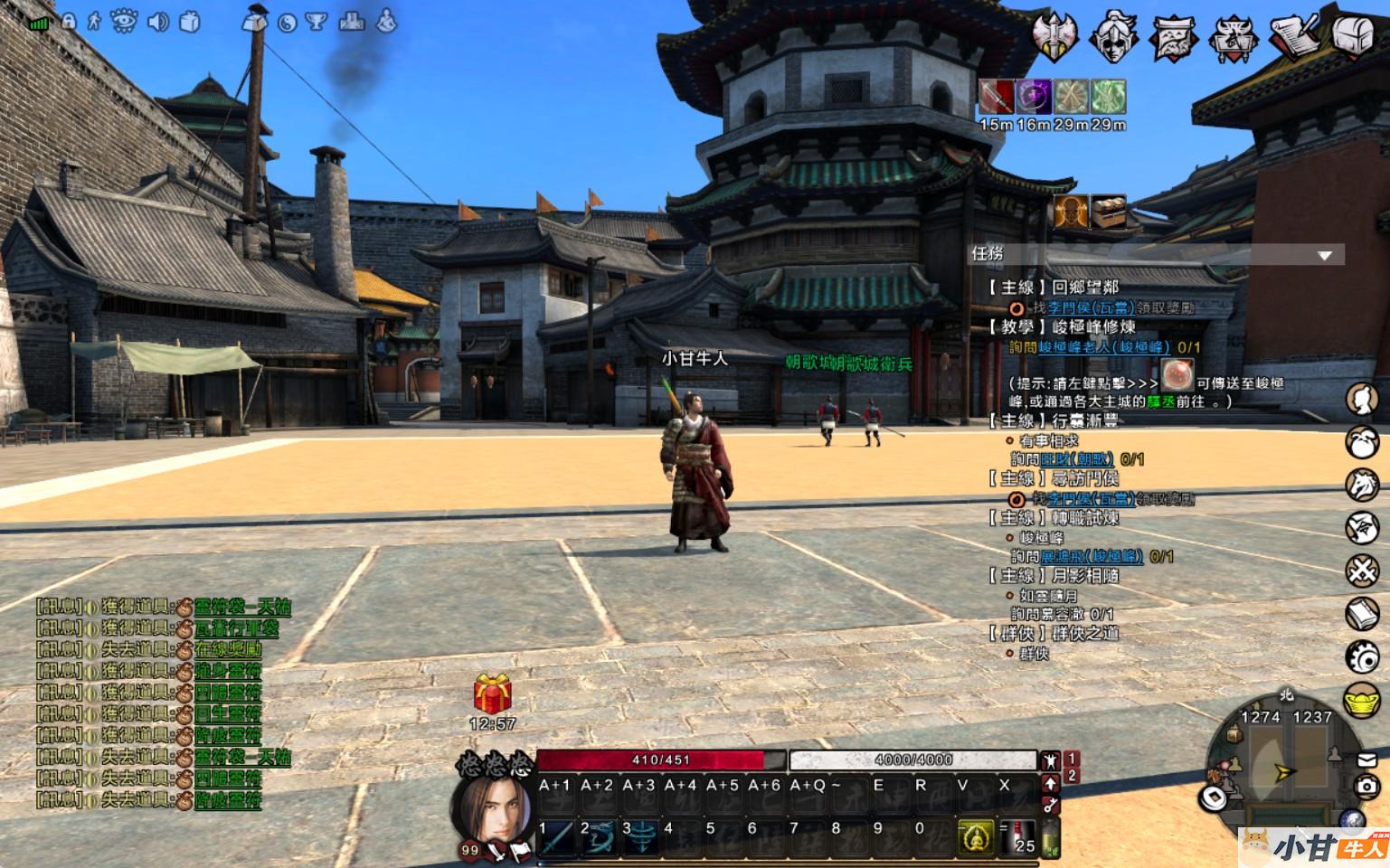Image resolution: width=1390 pixels, height=868 pixels.
Task: Click the 展追飛(峻極峰) quest link
Action: [x=1092, y=557]
